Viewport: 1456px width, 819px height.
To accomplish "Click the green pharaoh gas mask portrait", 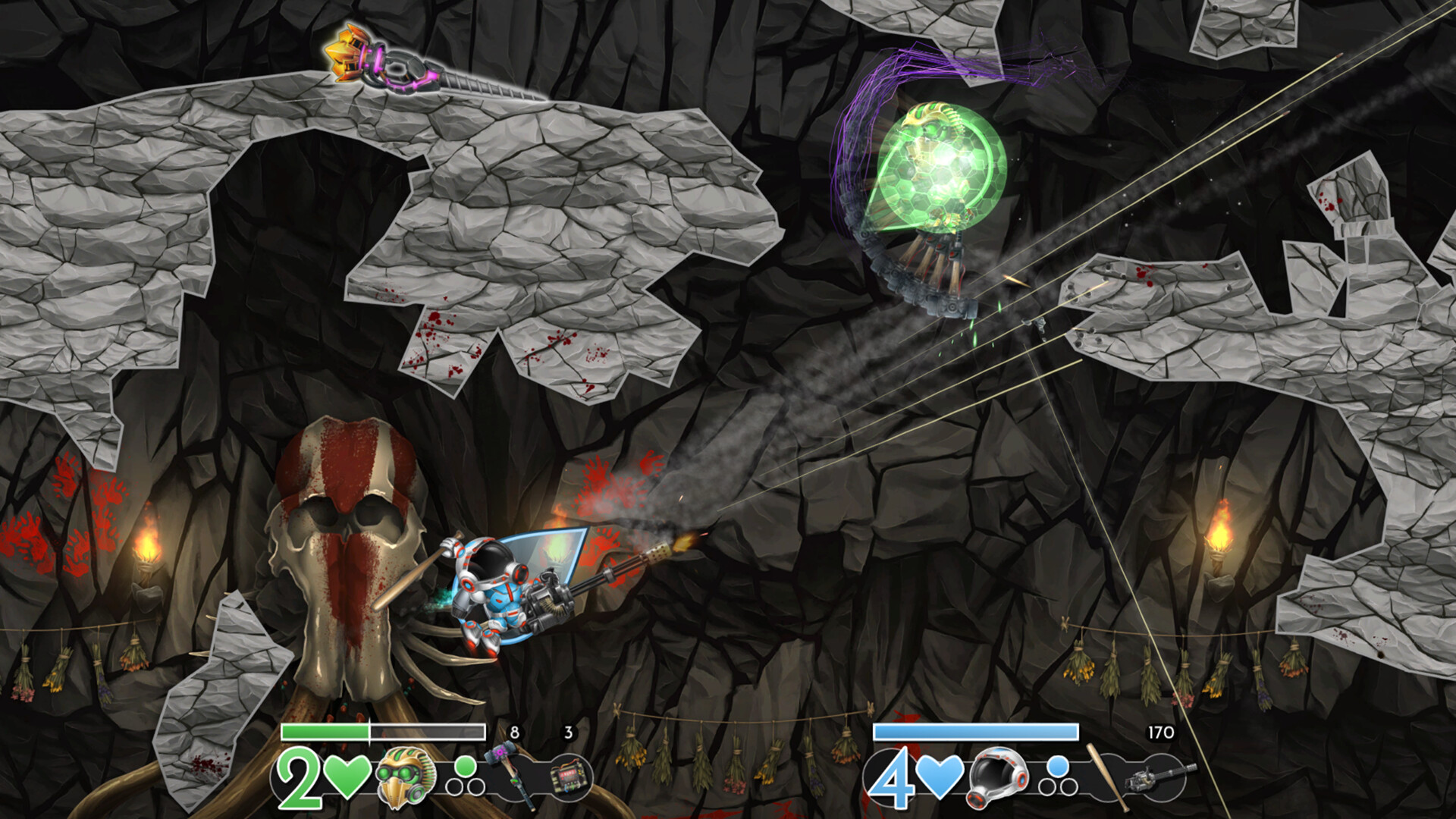I will tap(406, 777).
